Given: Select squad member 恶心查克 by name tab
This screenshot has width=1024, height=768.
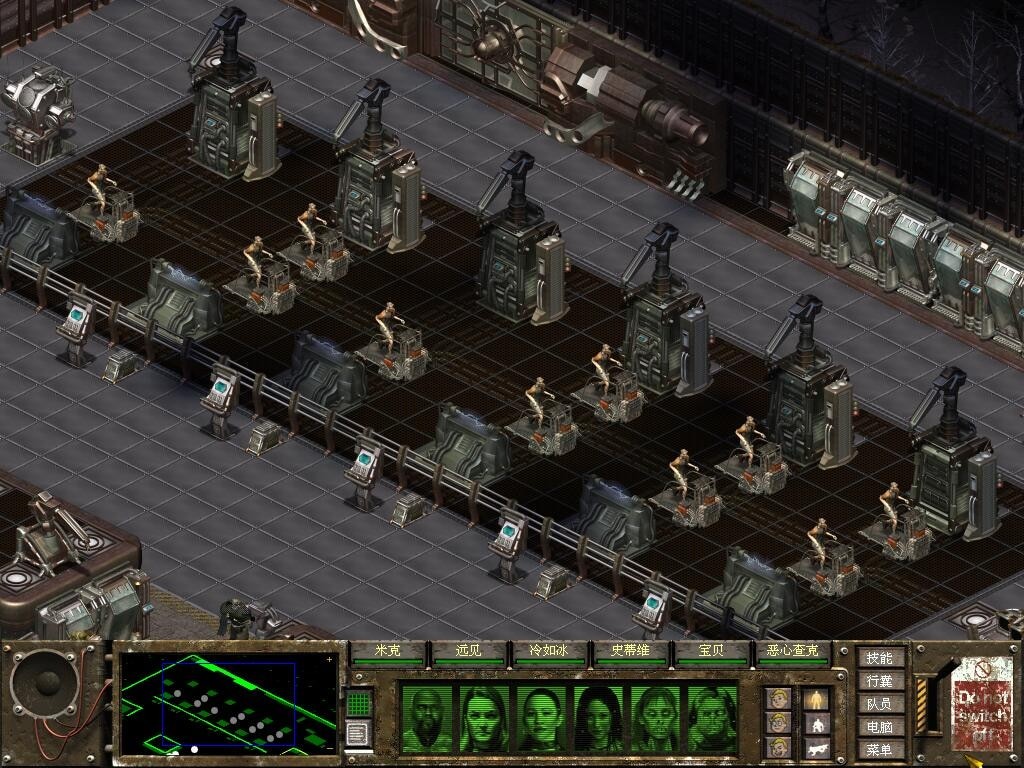Looking at the screenshot, I should pos(792,652).
